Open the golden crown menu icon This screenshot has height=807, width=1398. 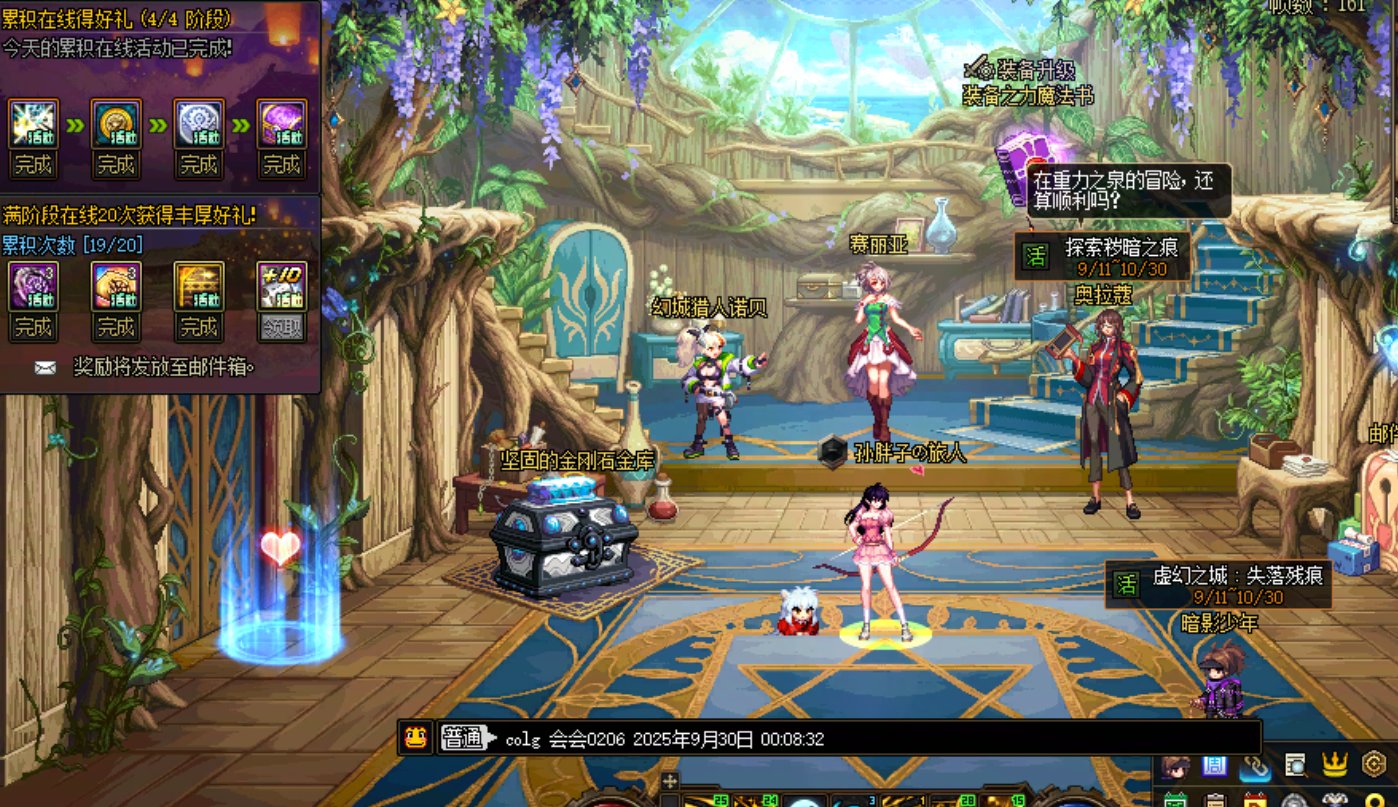[1335, 766]
